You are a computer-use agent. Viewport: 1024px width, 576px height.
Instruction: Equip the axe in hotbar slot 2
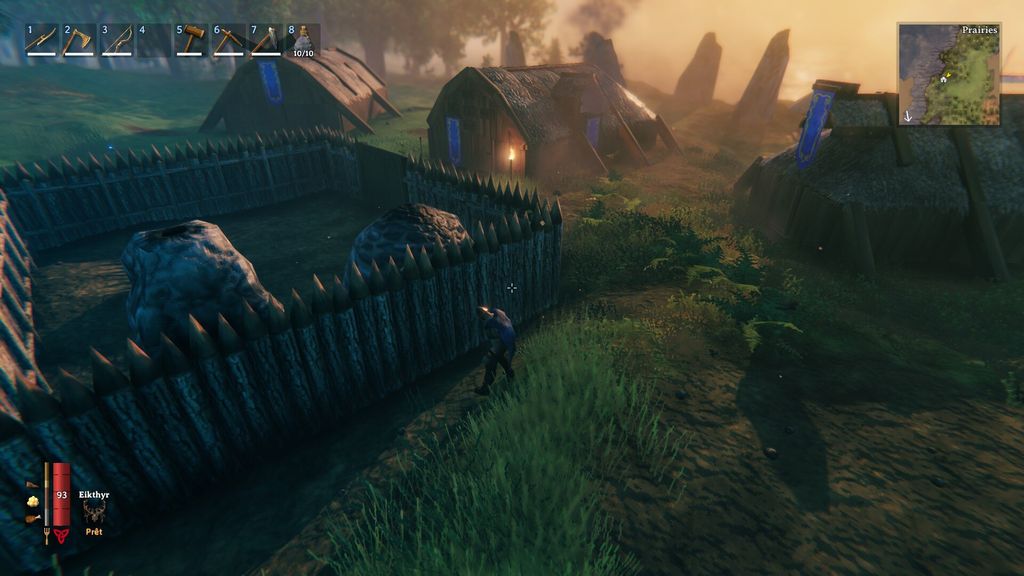79,40
